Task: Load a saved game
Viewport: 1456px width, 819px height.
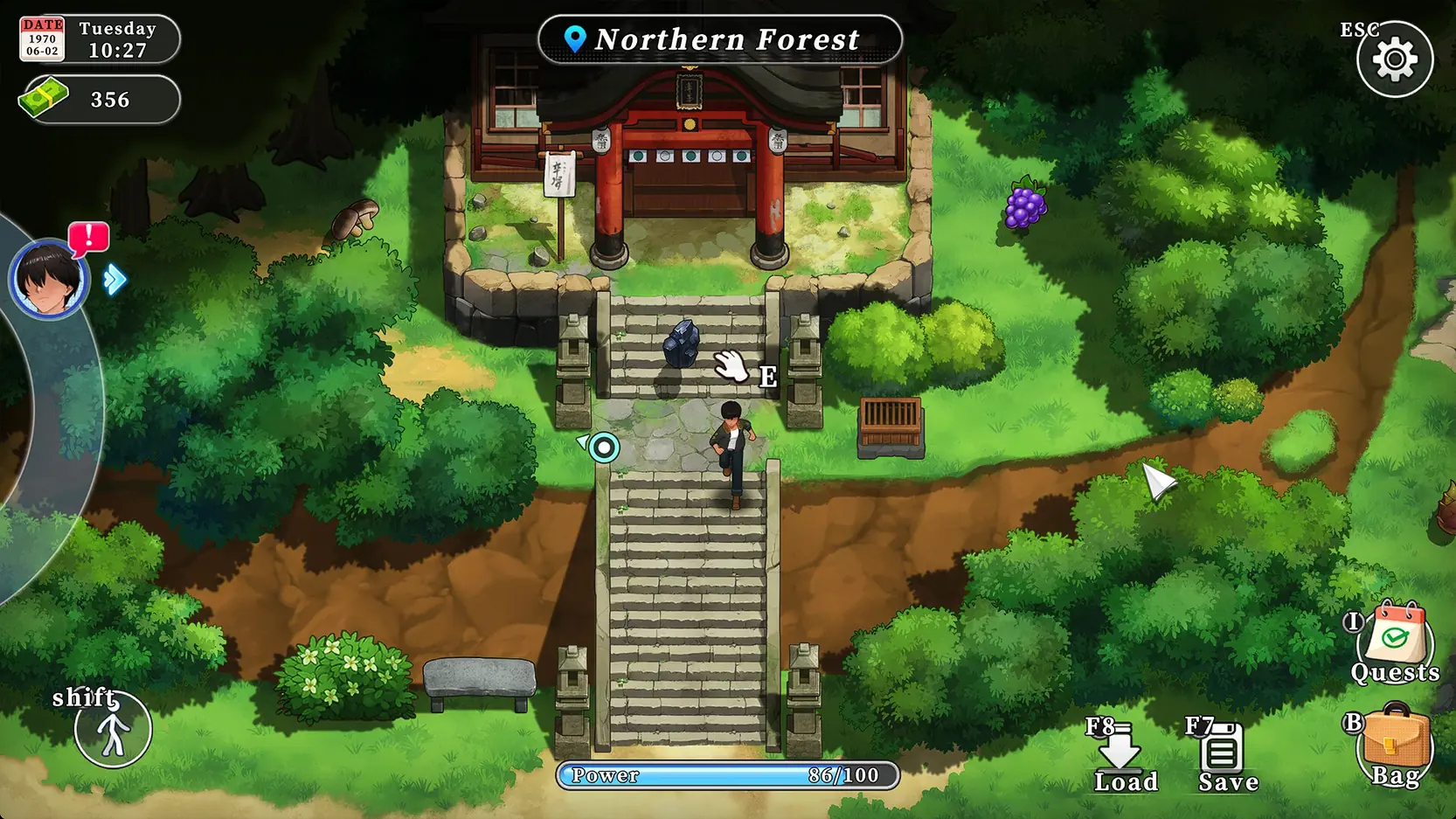Action: click(1120, 752)
